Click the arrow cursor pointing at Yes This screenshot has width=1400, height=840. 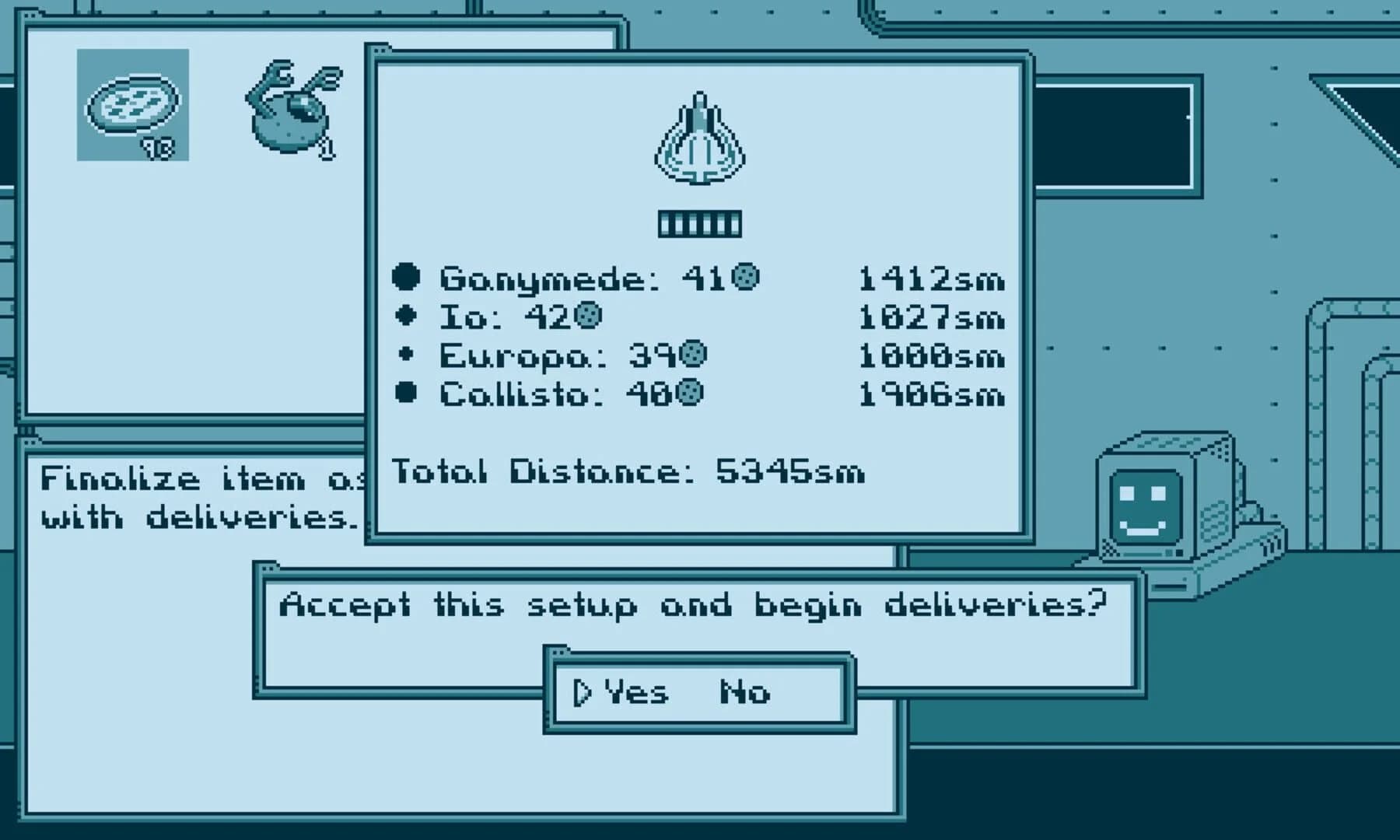(582, 691)
